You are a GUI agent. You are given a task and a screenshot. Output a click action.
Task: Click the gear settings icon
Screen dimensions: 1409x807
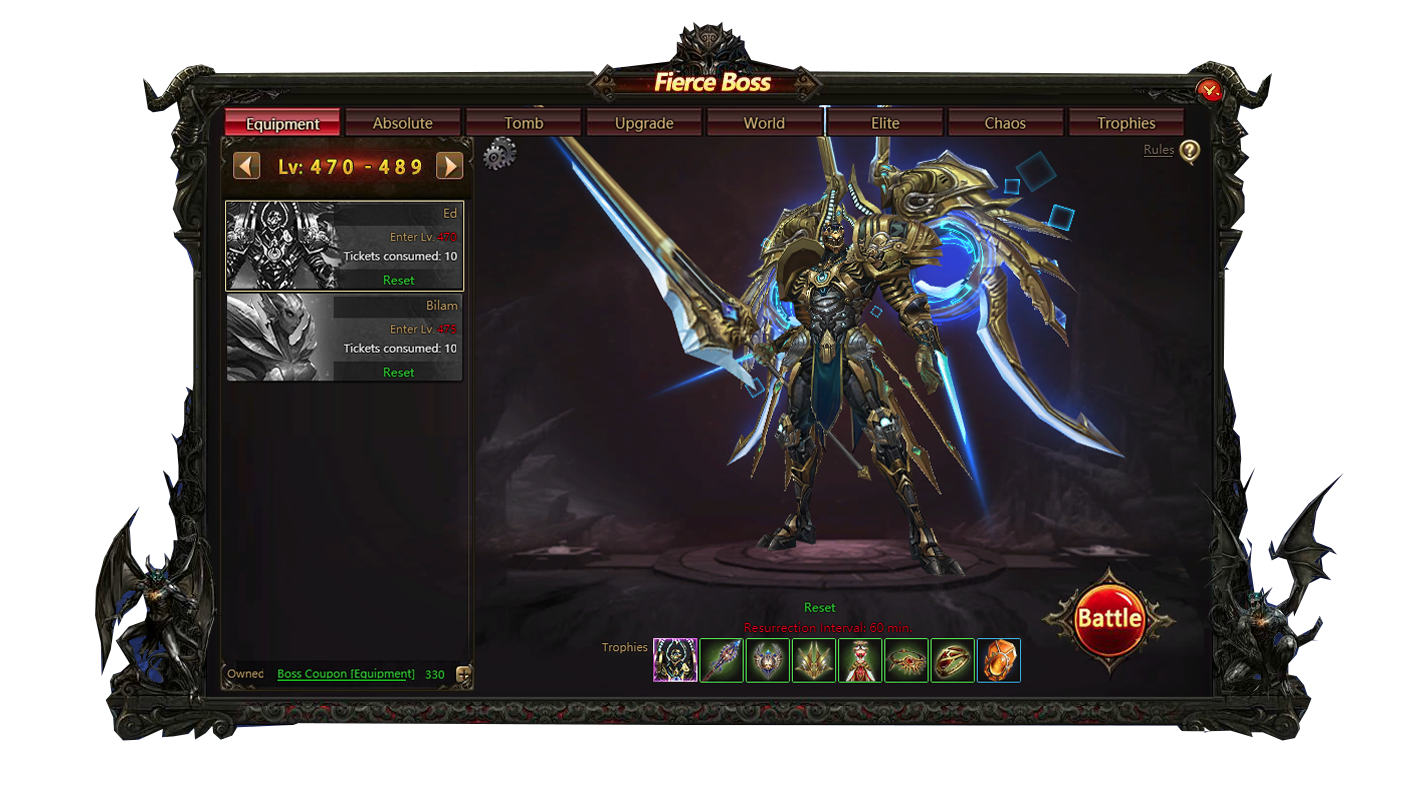[x=499, y=155]
